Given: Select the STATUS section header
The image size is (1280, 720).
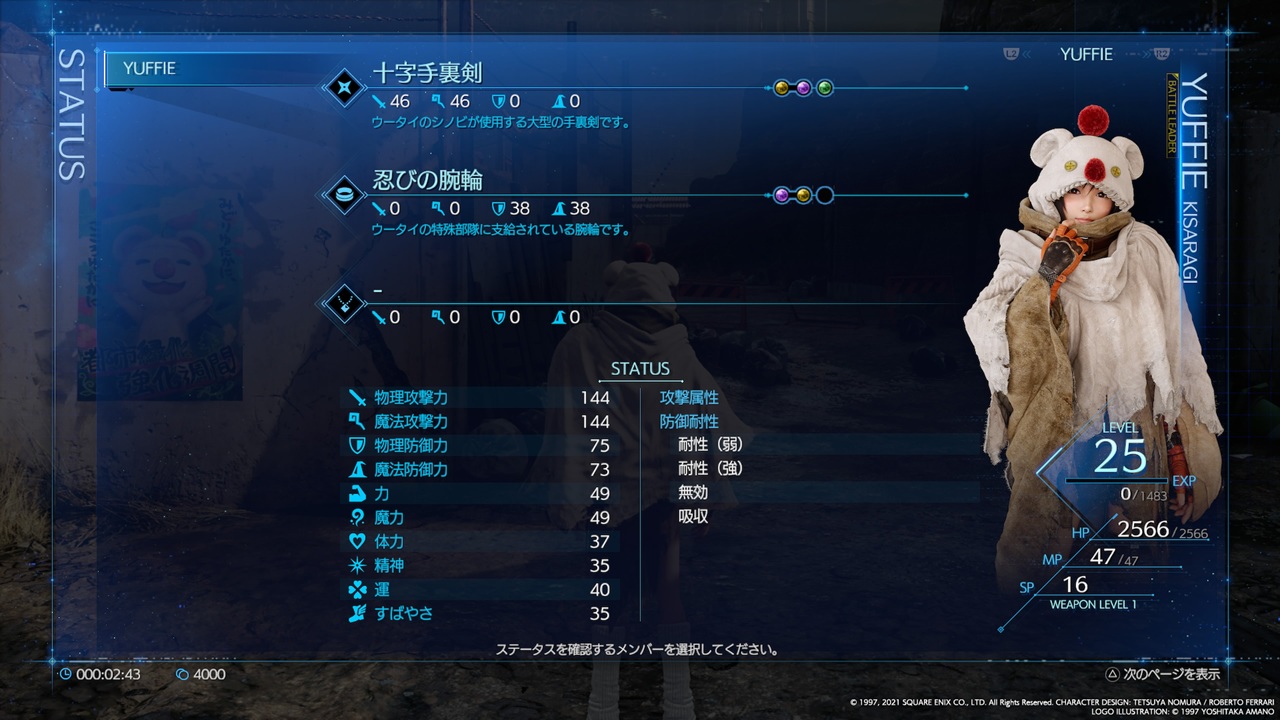Looking at the screenshot, I should click(x=640, y=369).
